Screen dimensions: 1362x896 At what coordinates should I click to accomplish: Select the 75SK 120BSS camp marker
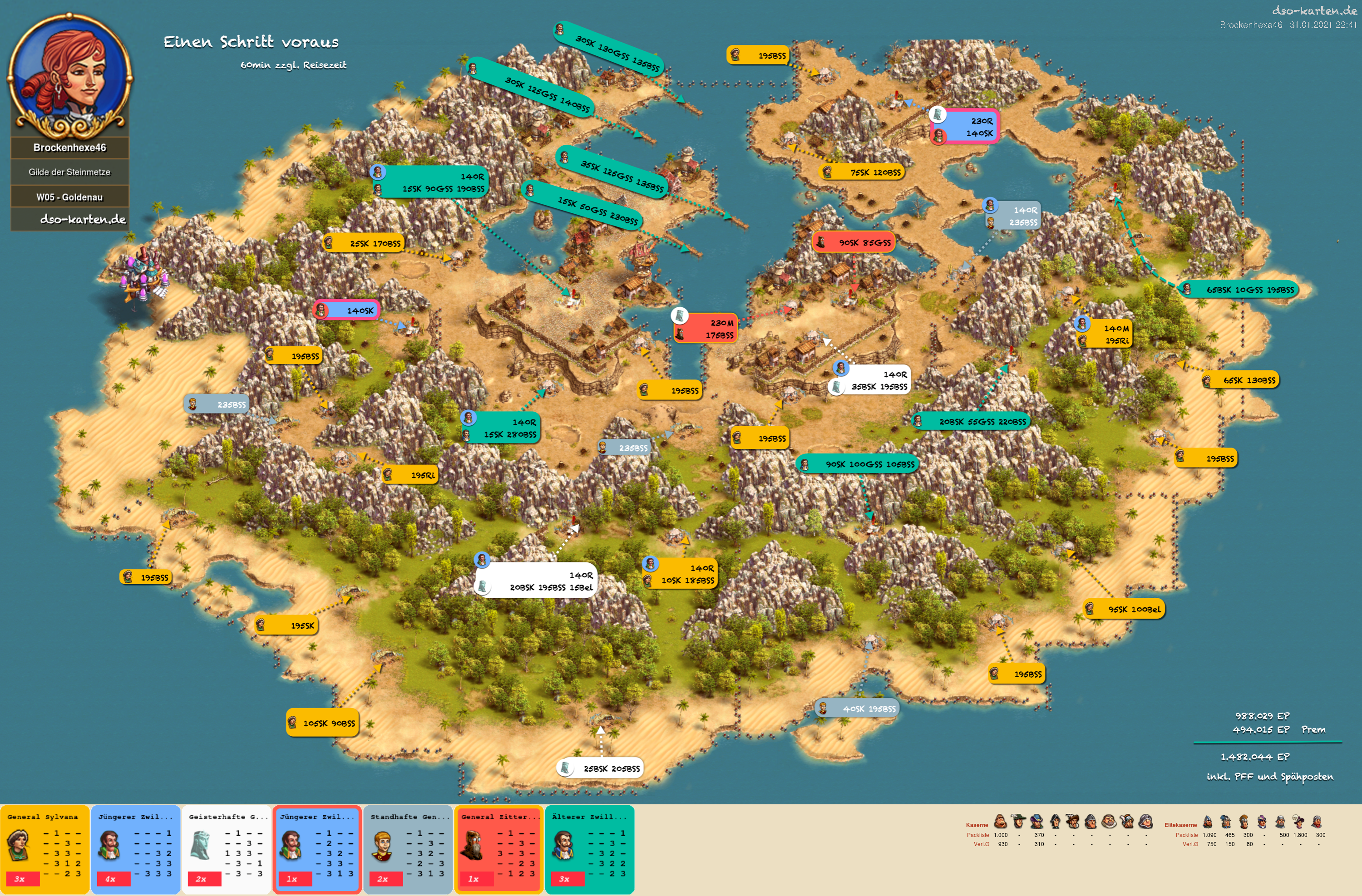coord(863,172)
